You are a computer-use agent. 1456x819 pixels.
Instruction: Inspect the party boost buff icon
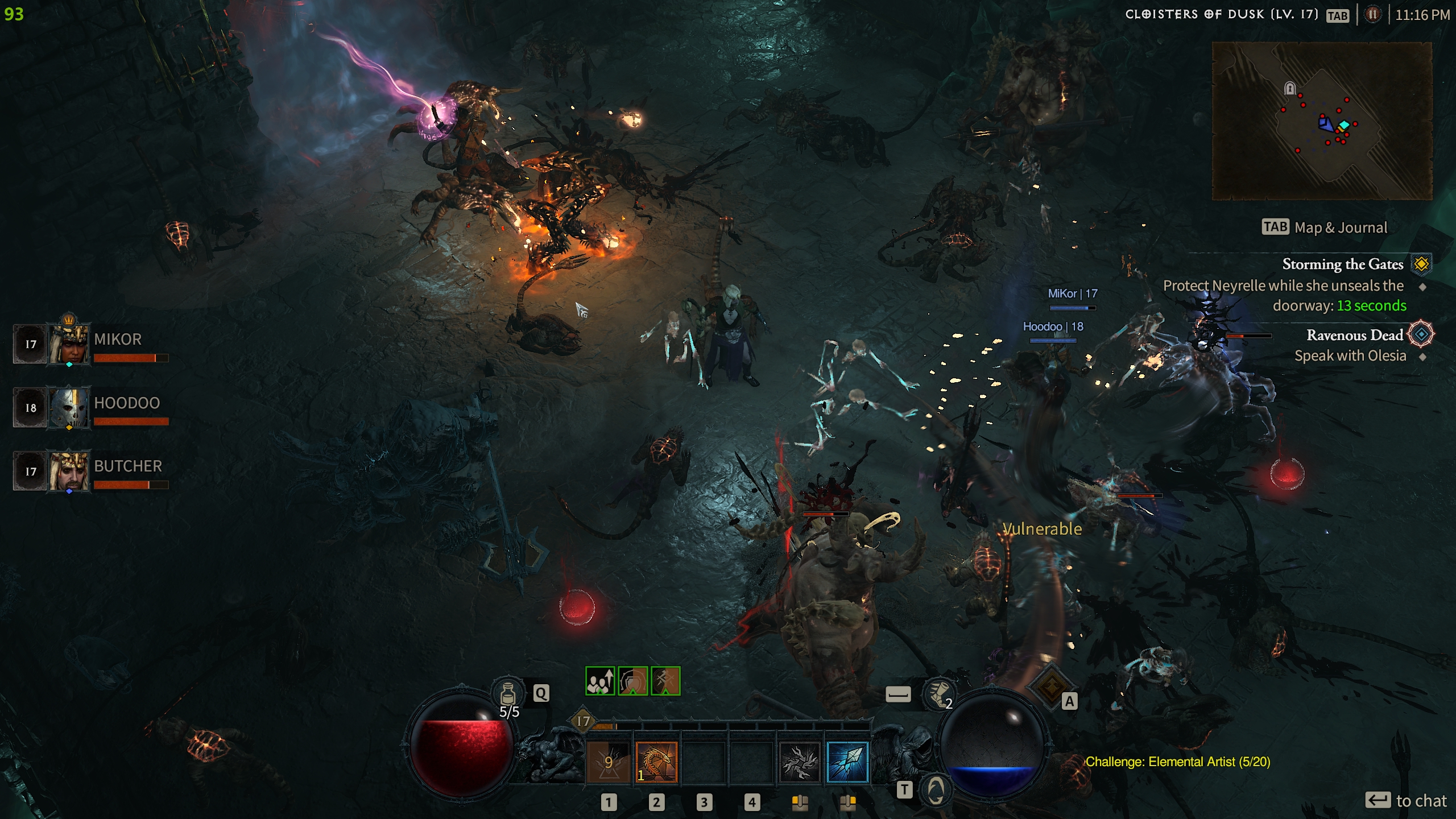coord(600,681)
